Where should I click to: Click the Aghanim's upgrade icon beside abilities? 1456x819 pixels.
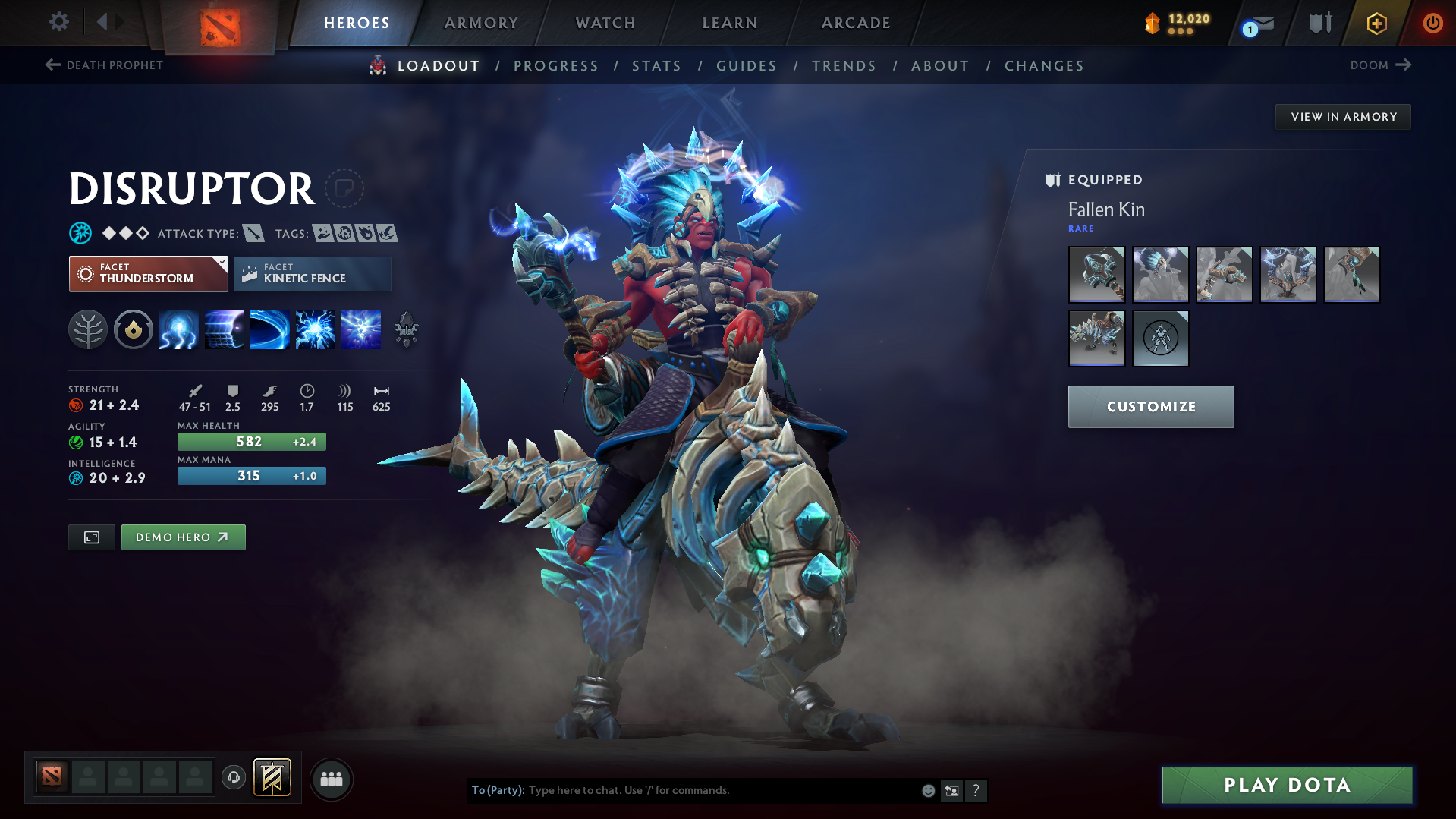(x=406, y=329)
